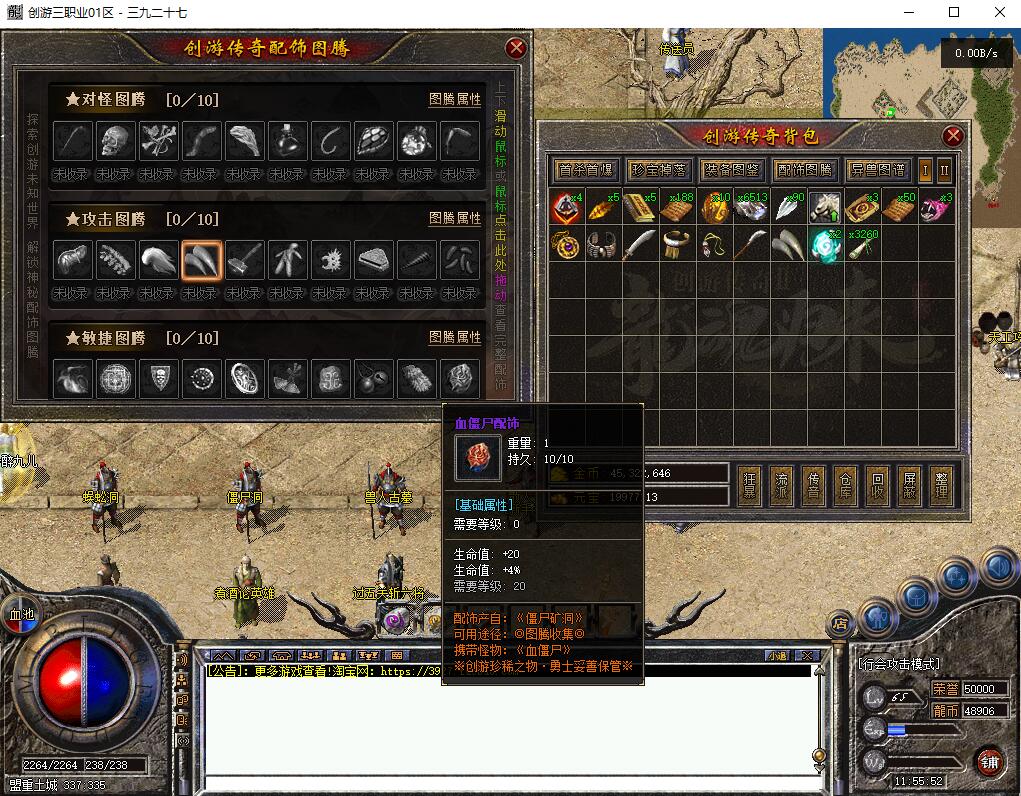Maximize the game window
This screenshot has height=796, width=1021.
pos(953,12)
